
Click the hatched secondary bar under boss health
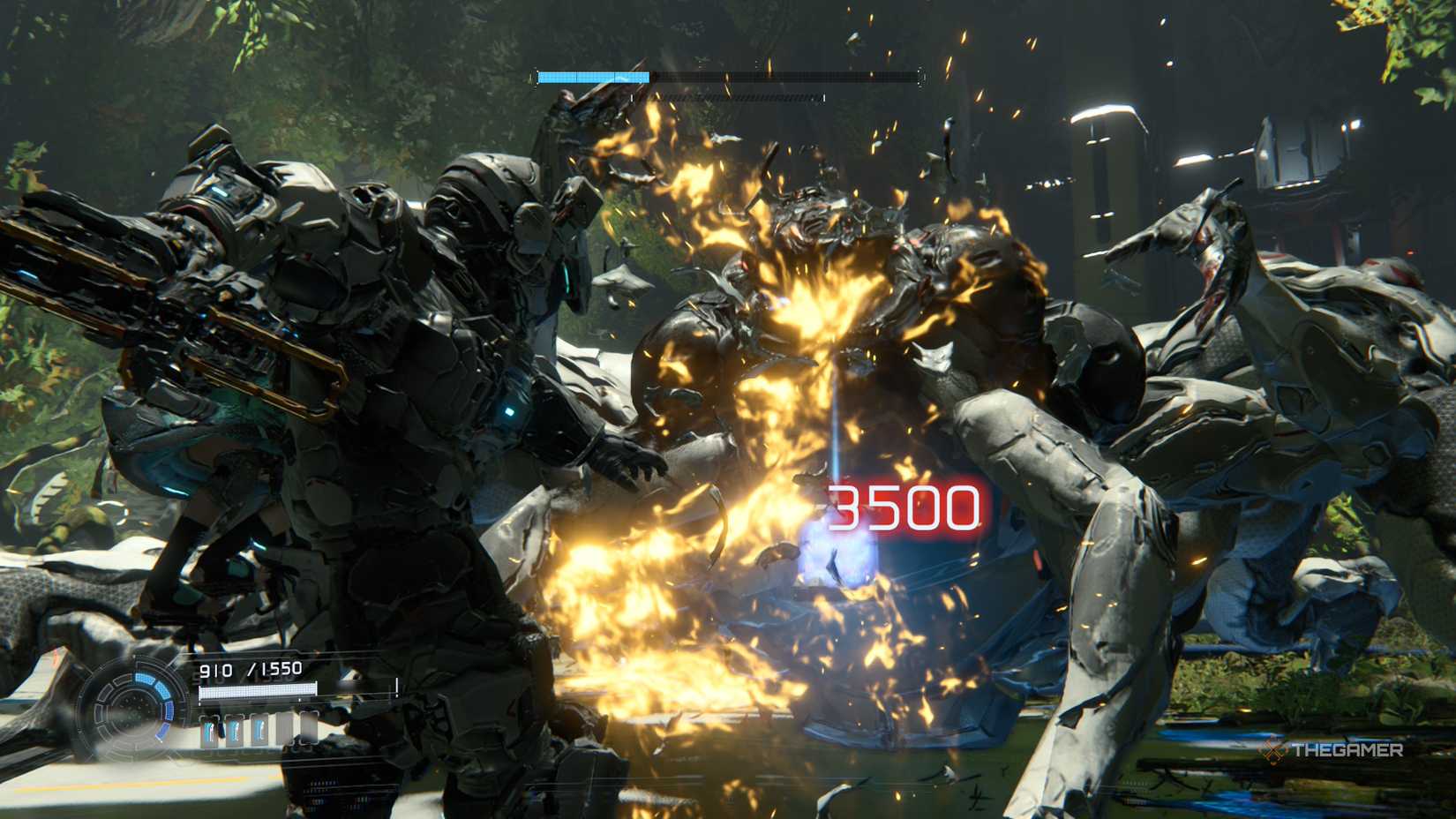tap(727, 97)
